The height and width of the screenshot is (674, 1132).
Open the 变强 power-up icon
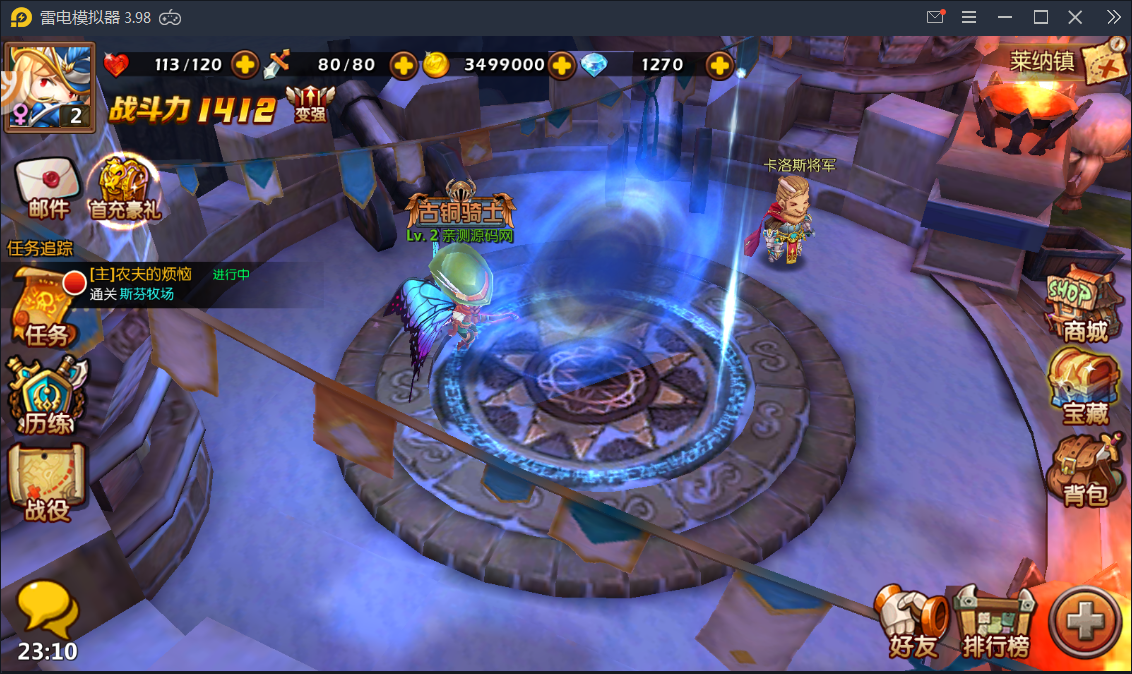point(310,102)
